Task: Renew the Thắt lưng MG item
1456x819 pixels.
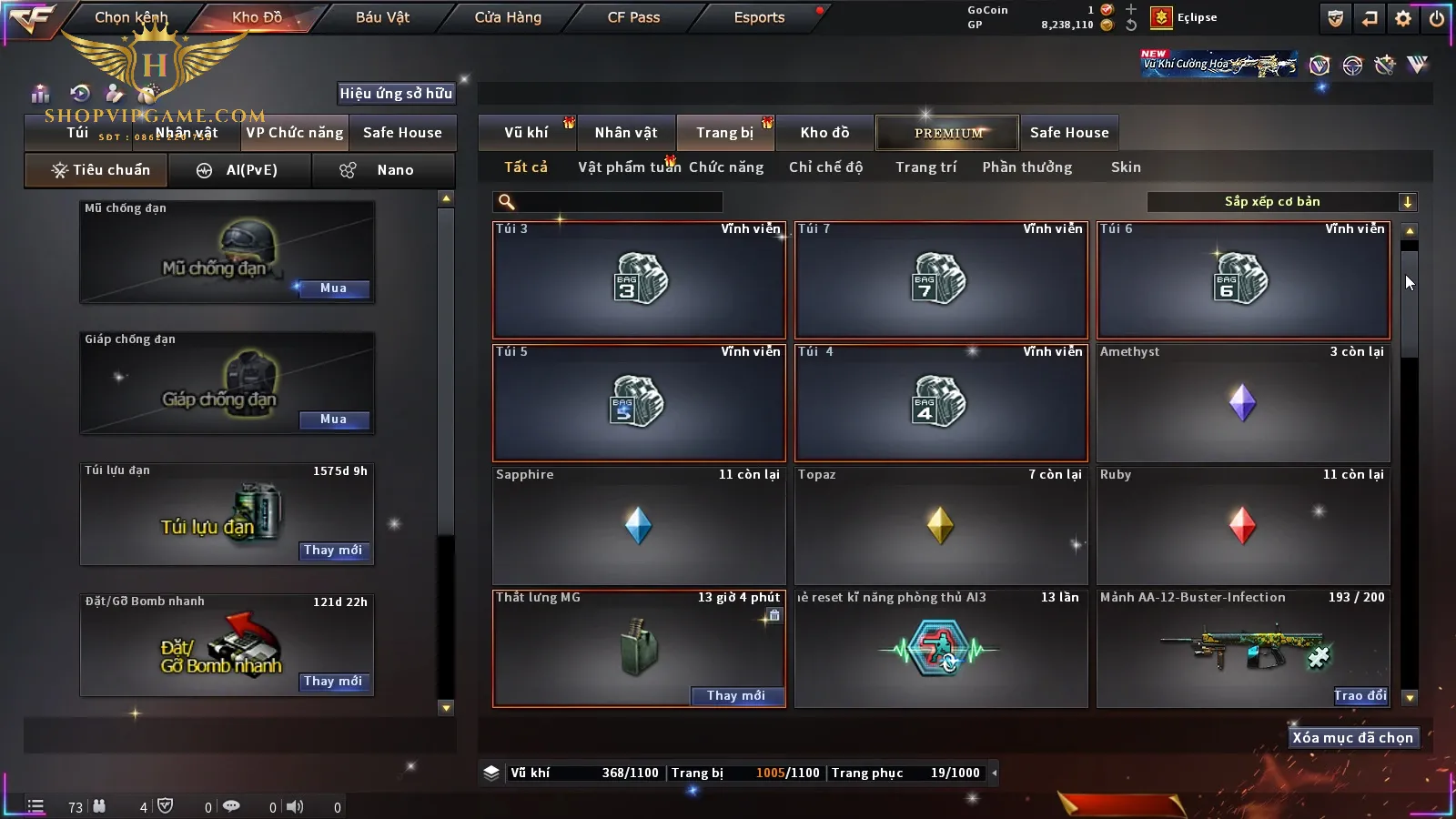Action: point(736,695)
